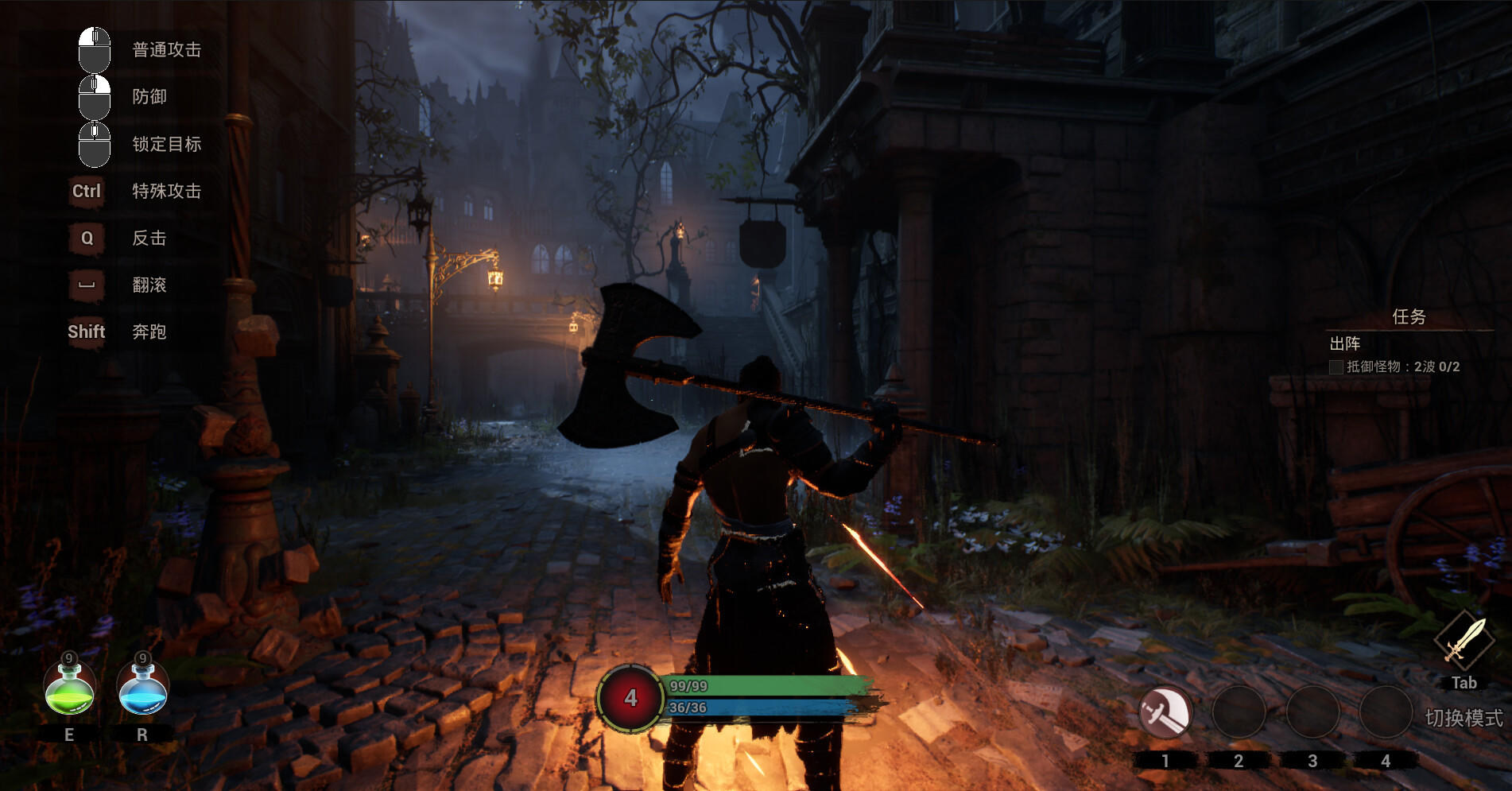The height and width of the screenshot is (791, 1512).
Task: Use the blue mana potion
Action: (x=143, y=688)
